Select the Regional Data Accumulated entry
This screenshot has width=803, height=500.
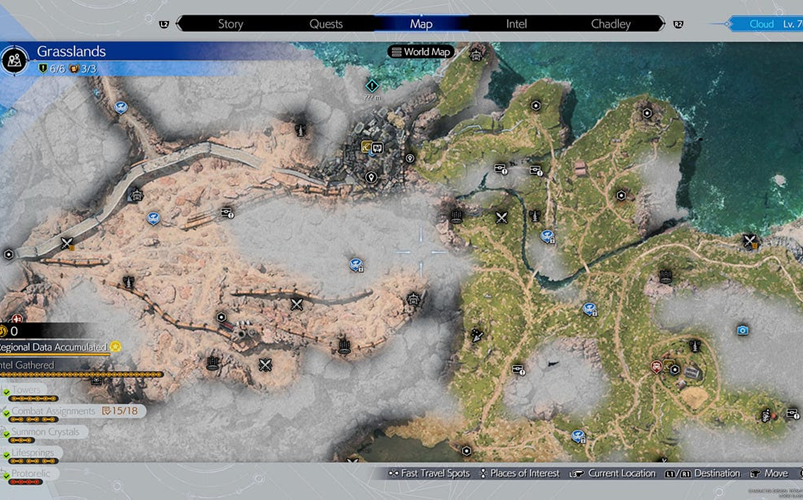coord(58,347)
